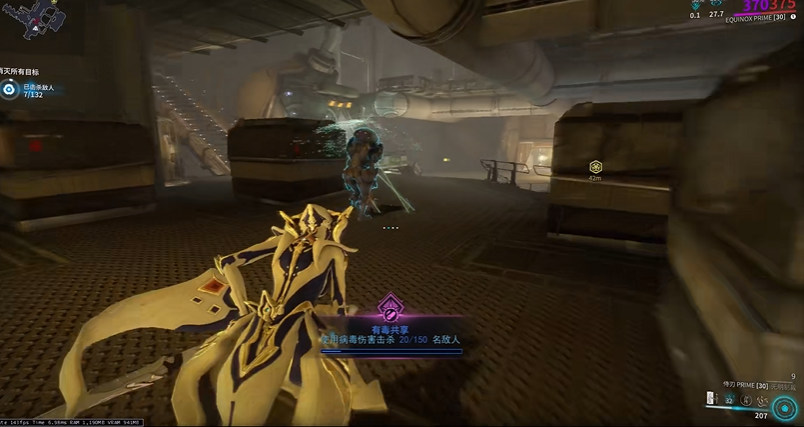The width and height of the screenshot is (804, 427).
Task: Click the left buff icon showing 0.1
Action: pyautogui.click(x=695, y=5)
